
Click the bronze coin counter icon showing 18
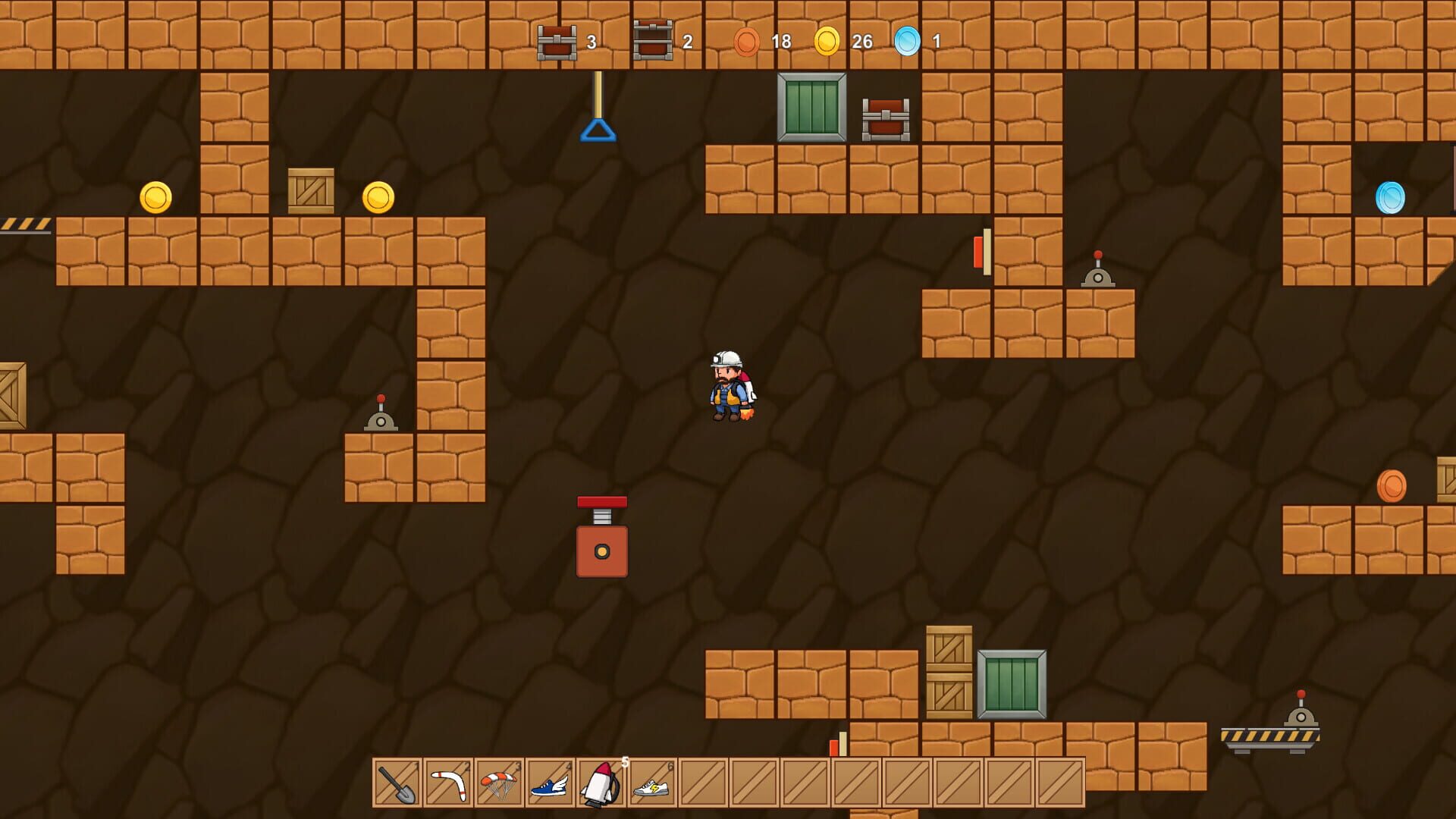[746, 43]
